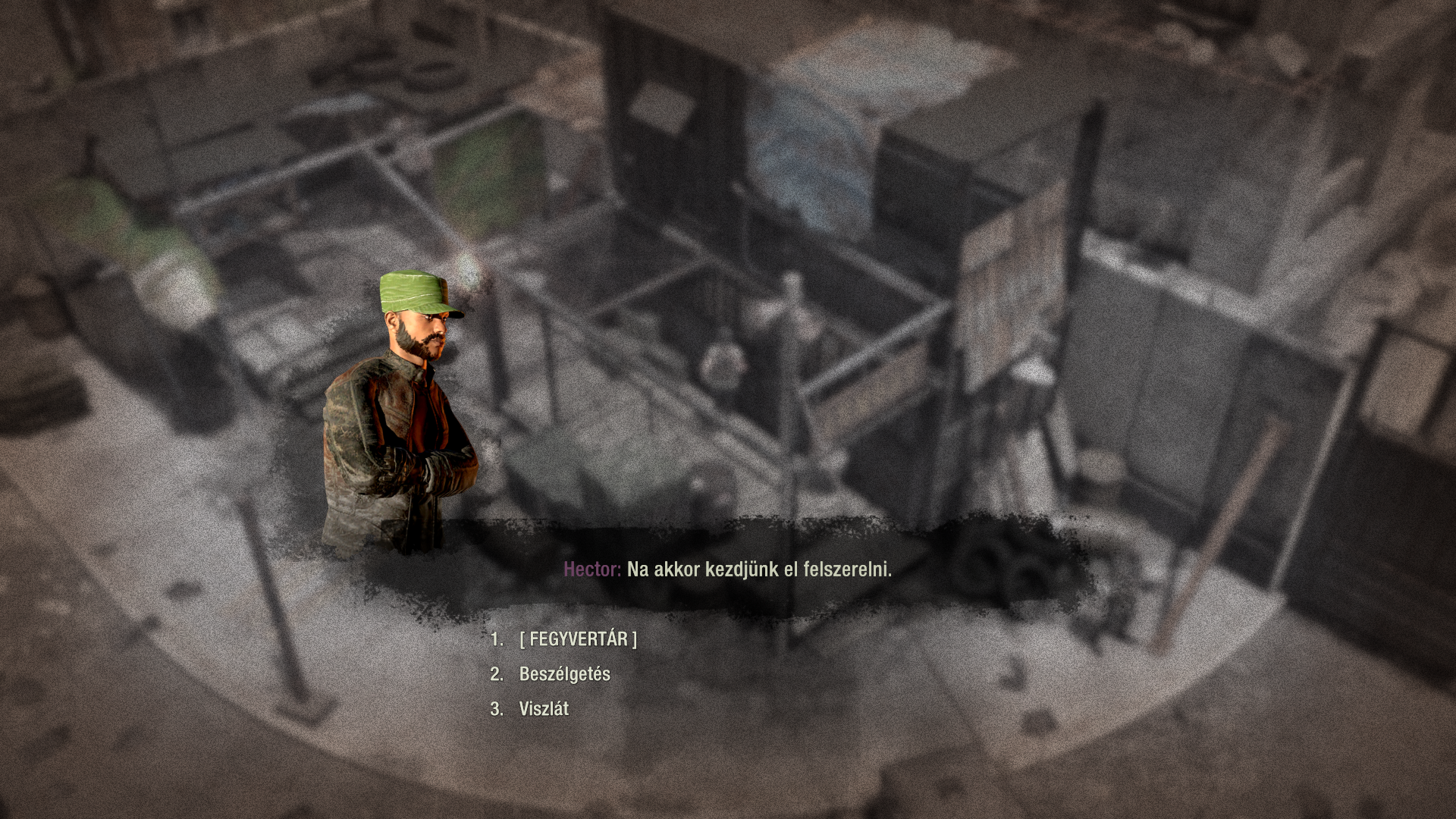1456x819 pixels.
Task: Select the Beszélgetés reply
Action: click(564, 674)
